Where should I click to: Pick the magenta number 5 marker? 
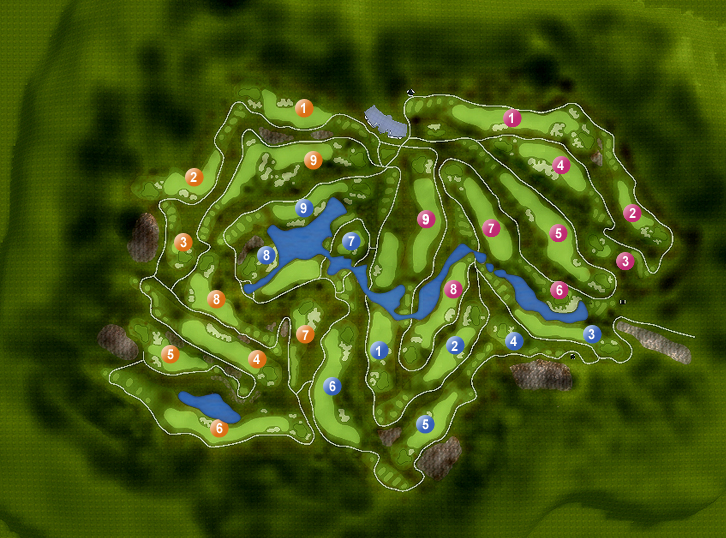(558, 233)
